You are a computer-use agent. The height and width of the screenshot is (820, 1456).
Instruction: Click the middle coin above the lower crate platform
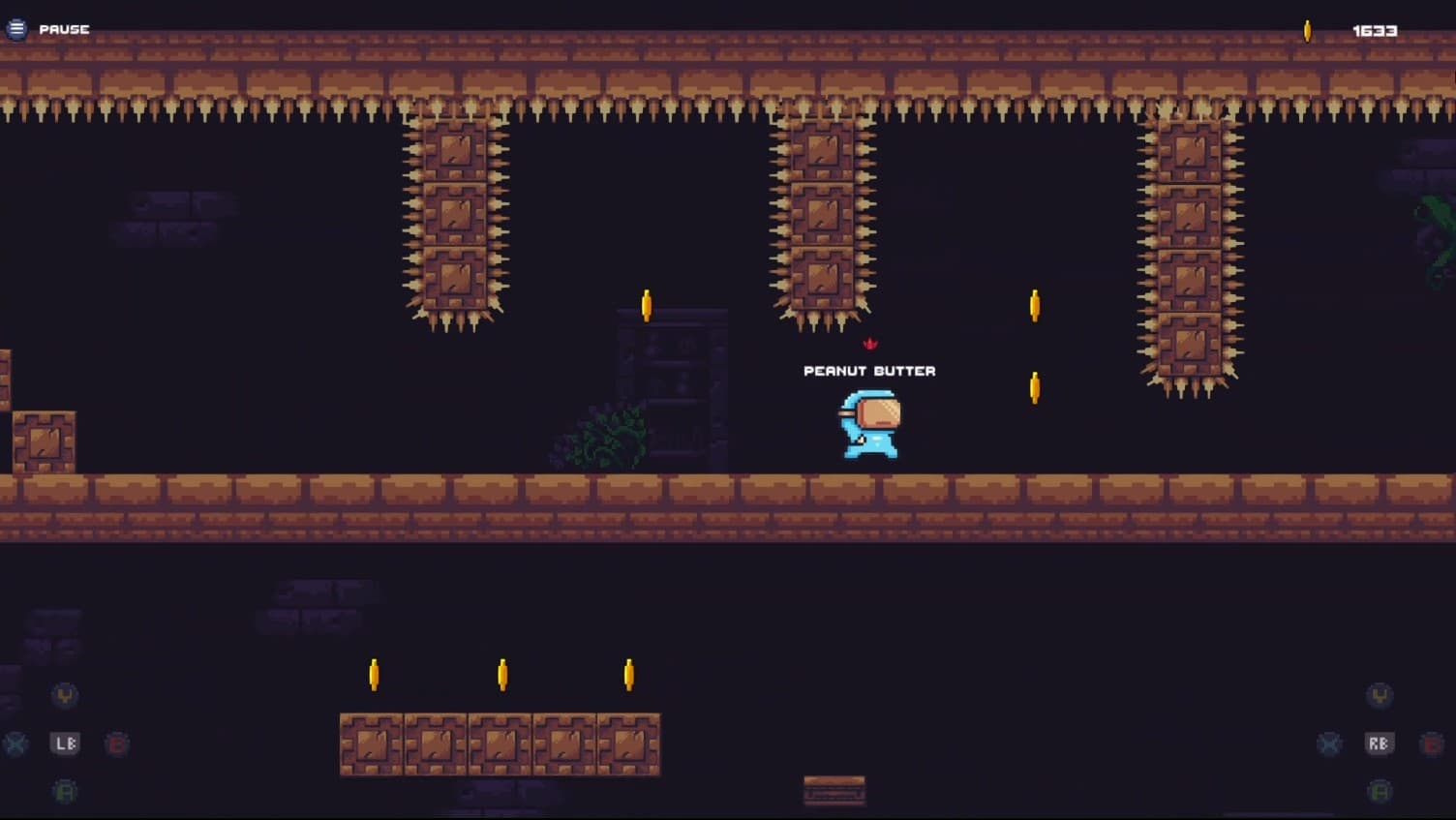click(501, 673)
